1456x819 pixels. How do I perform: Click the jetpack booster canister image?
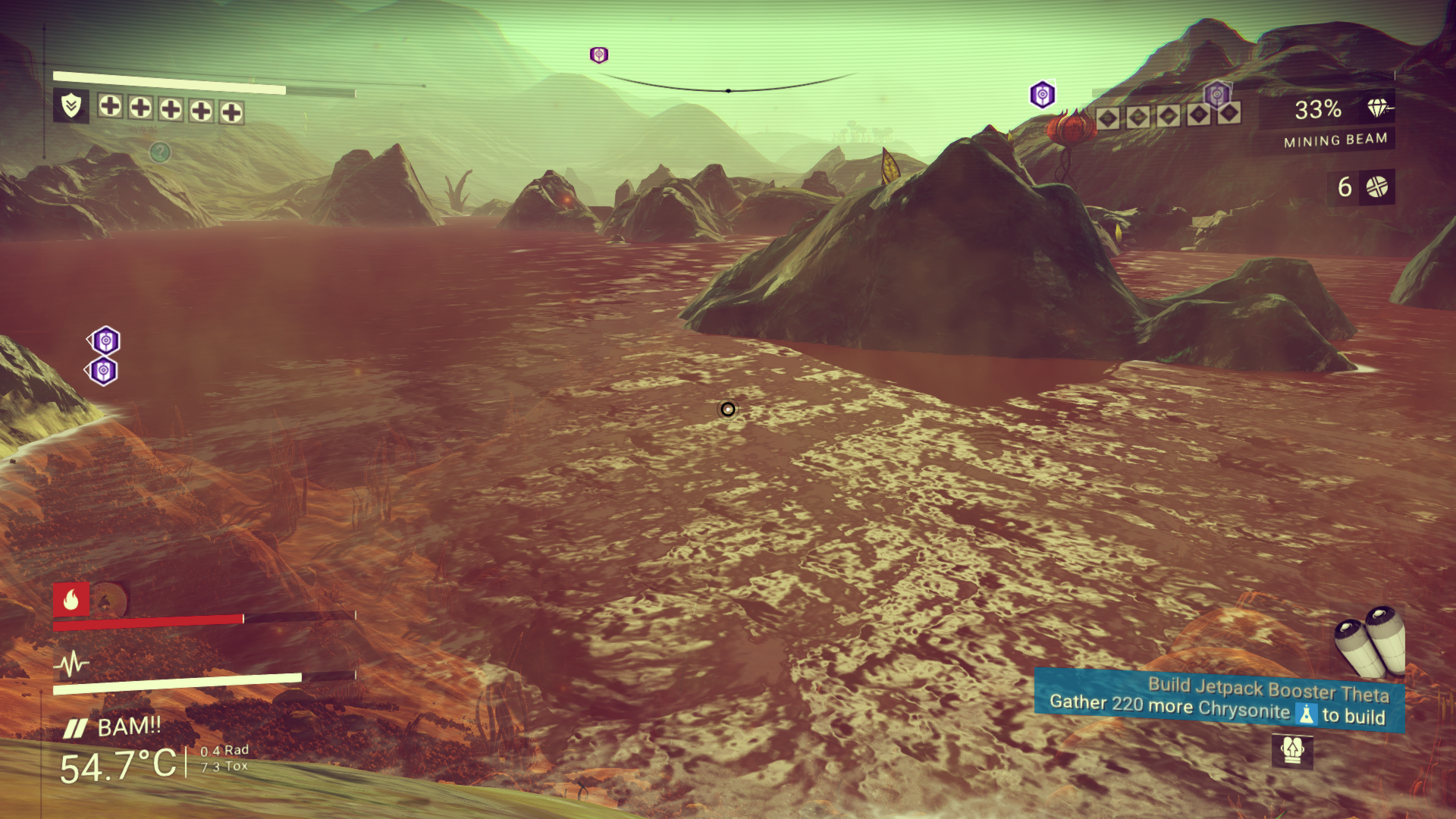1371,642
